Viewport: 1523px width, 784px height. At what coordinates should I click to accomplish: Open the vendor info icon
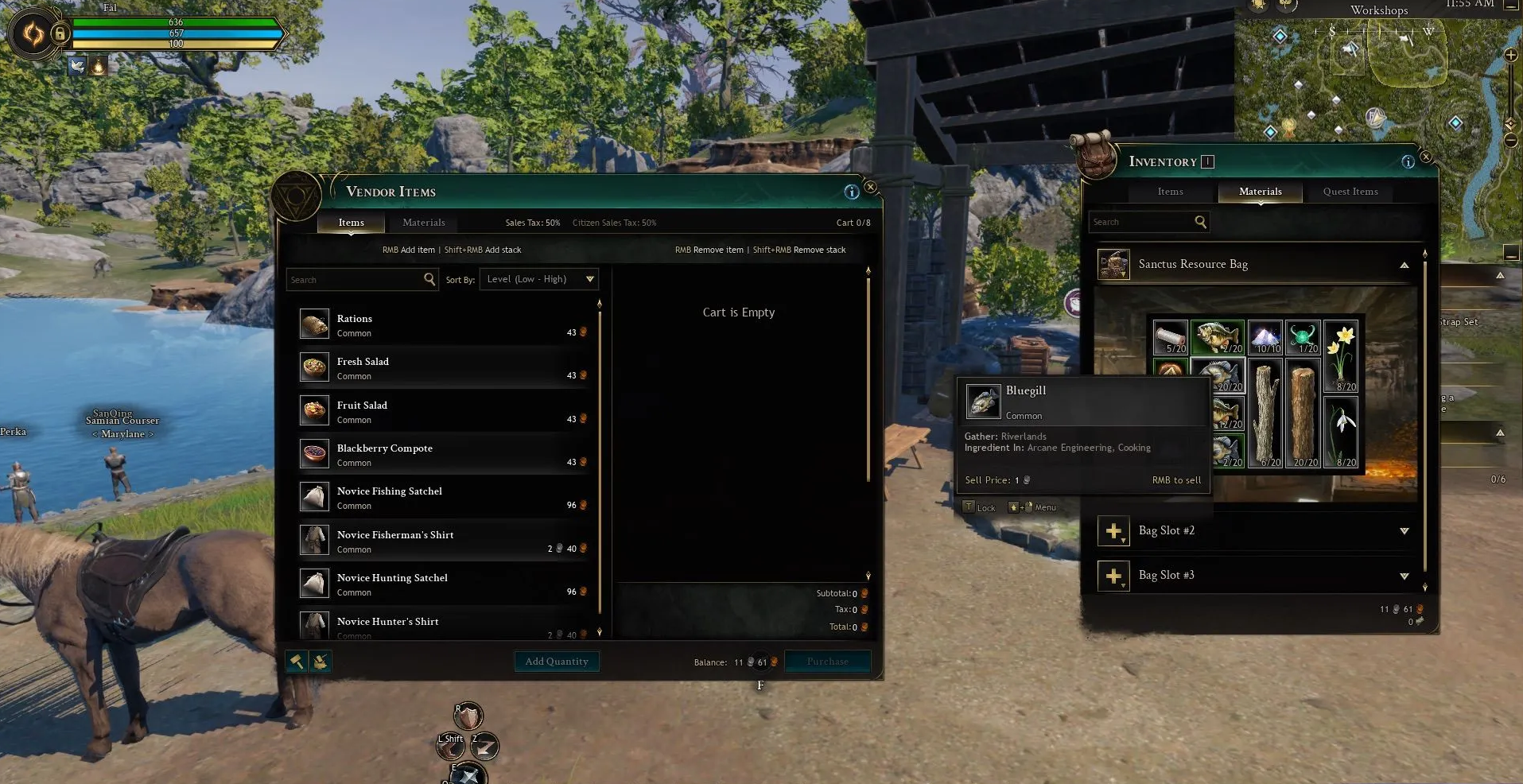(851, 192)
